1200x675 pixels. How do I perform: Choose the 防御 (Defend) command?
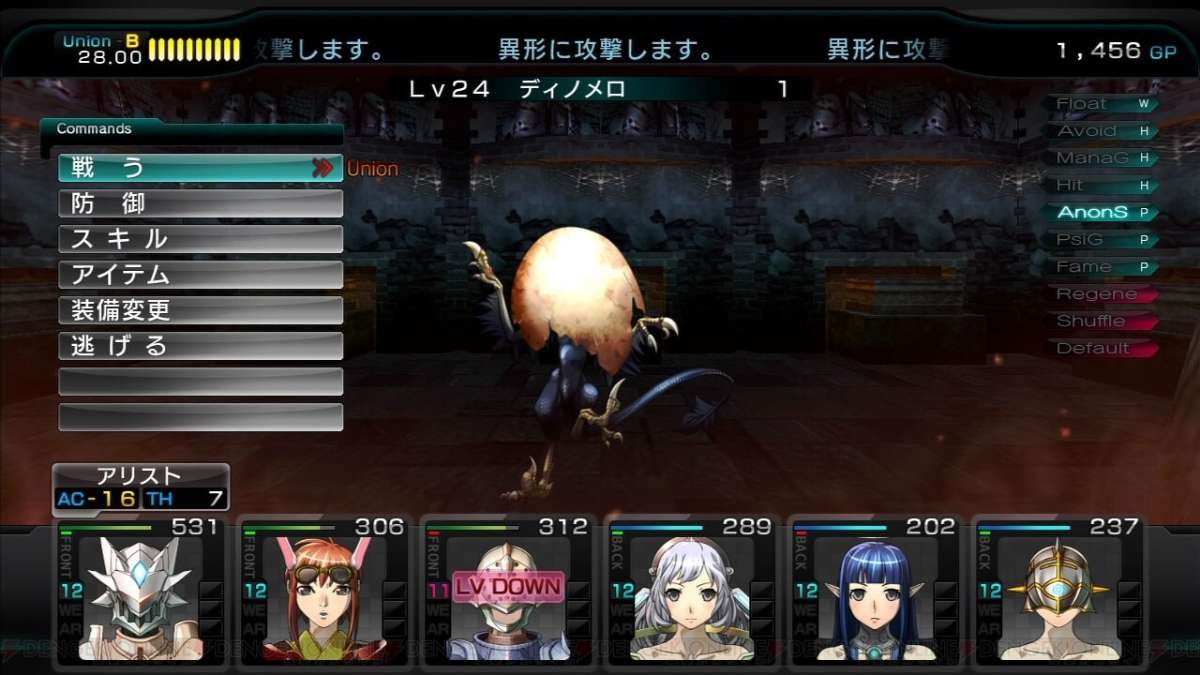(x=200, y=204)
